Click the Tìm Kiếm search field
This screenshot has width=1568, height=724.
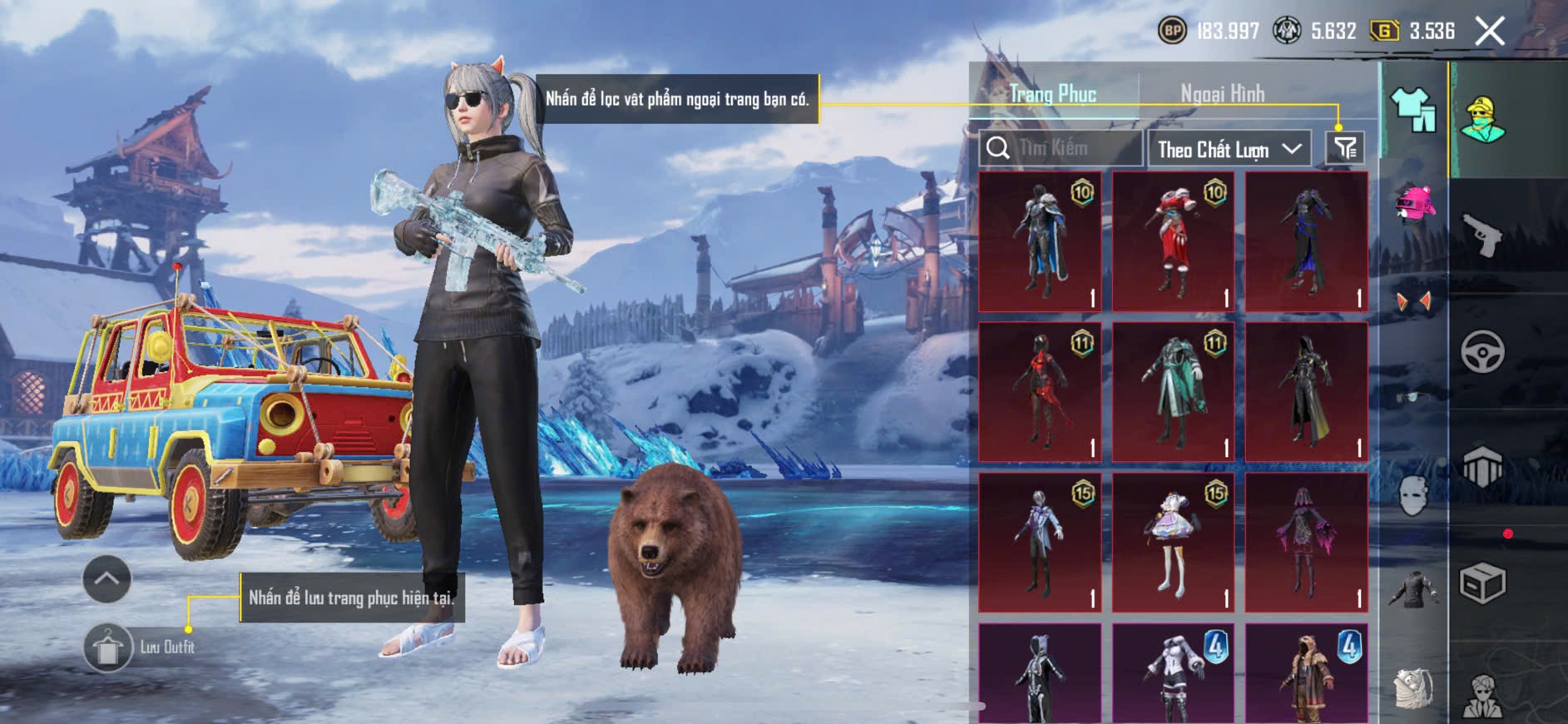(x=1061, y=149)
